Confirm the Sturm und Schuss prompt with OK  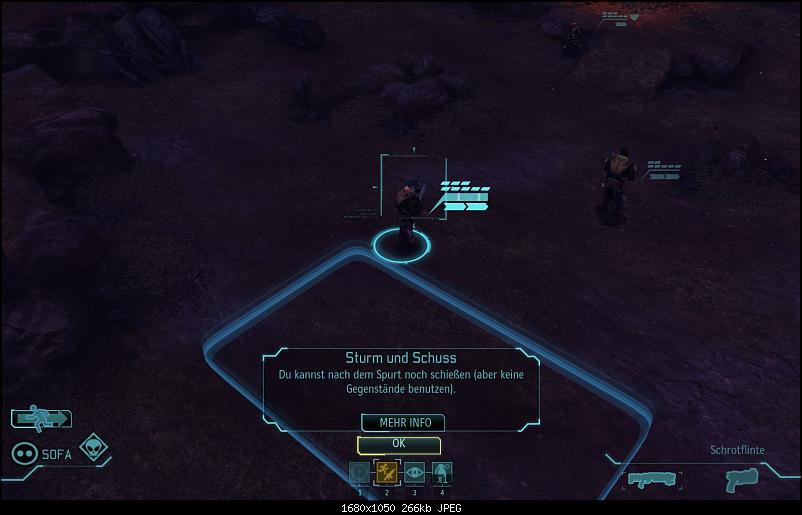click(x=399, y=444)
